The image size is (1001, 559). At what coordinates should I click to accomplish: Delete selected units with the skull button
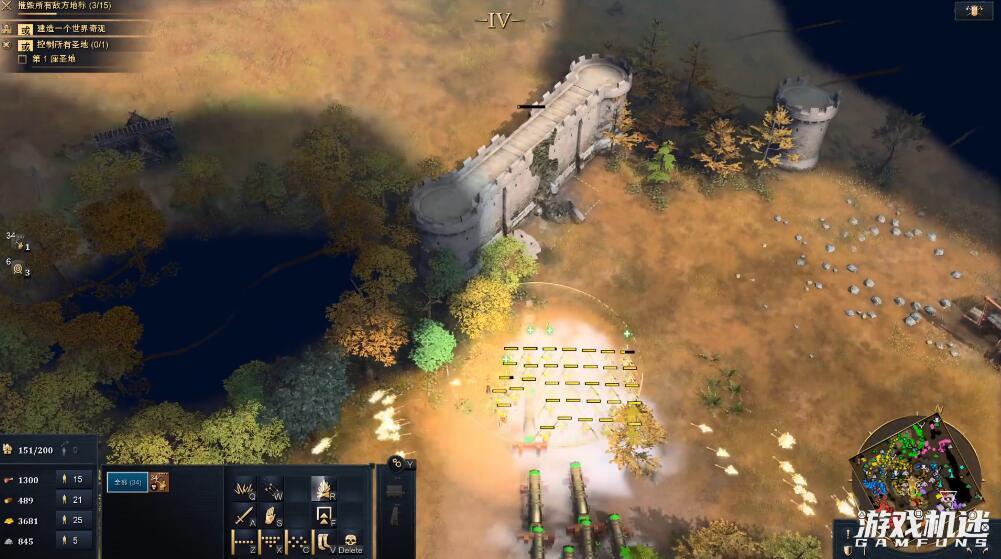tap(352, 543)
